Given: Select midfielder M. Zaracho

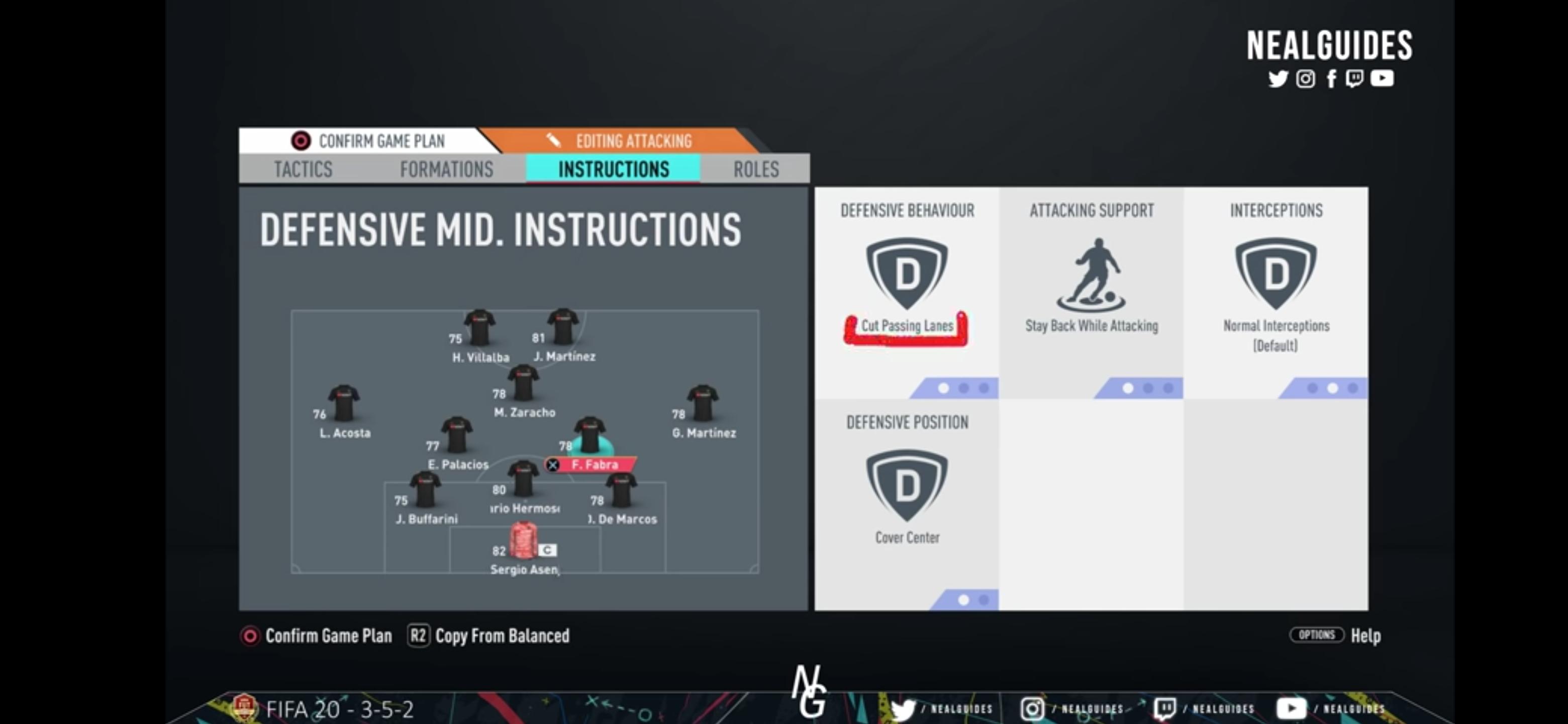Looking at the screenshot, I should click(524, 384).
